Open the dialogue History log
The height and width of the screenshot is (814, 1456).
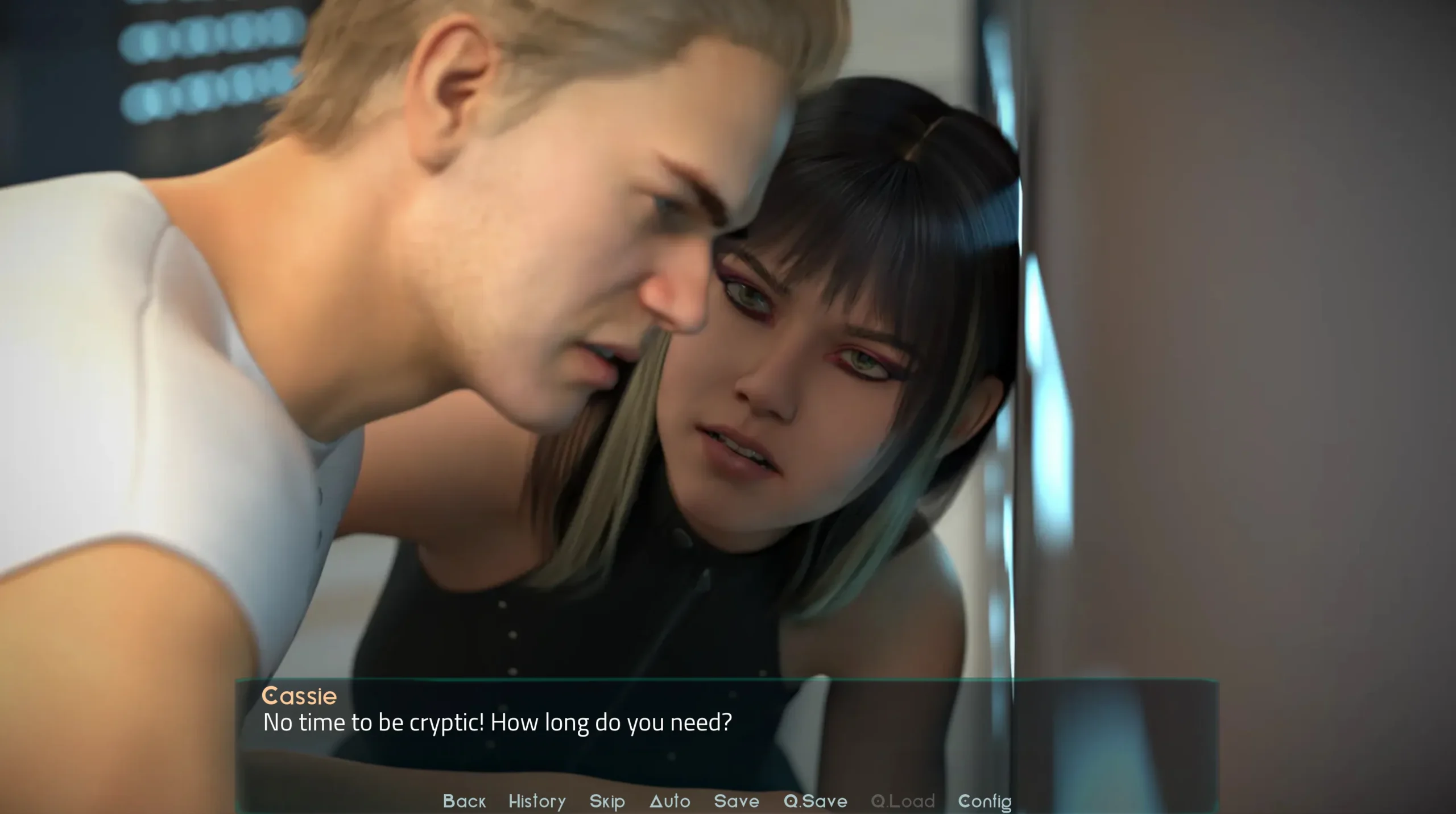pyautogui.click(x=537, y=801)
